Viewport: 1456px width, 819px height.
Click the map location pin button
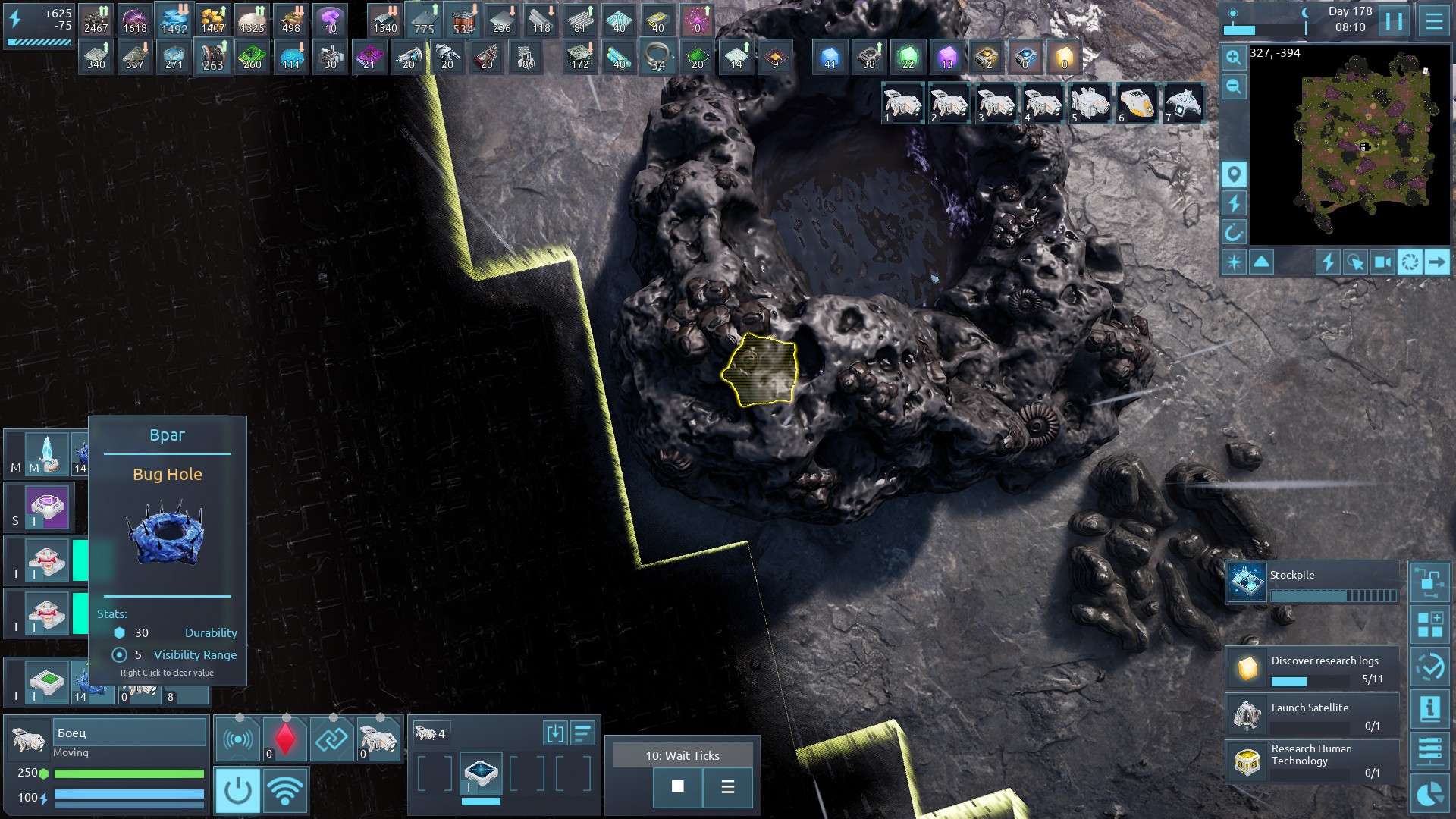click(1234, 174)
